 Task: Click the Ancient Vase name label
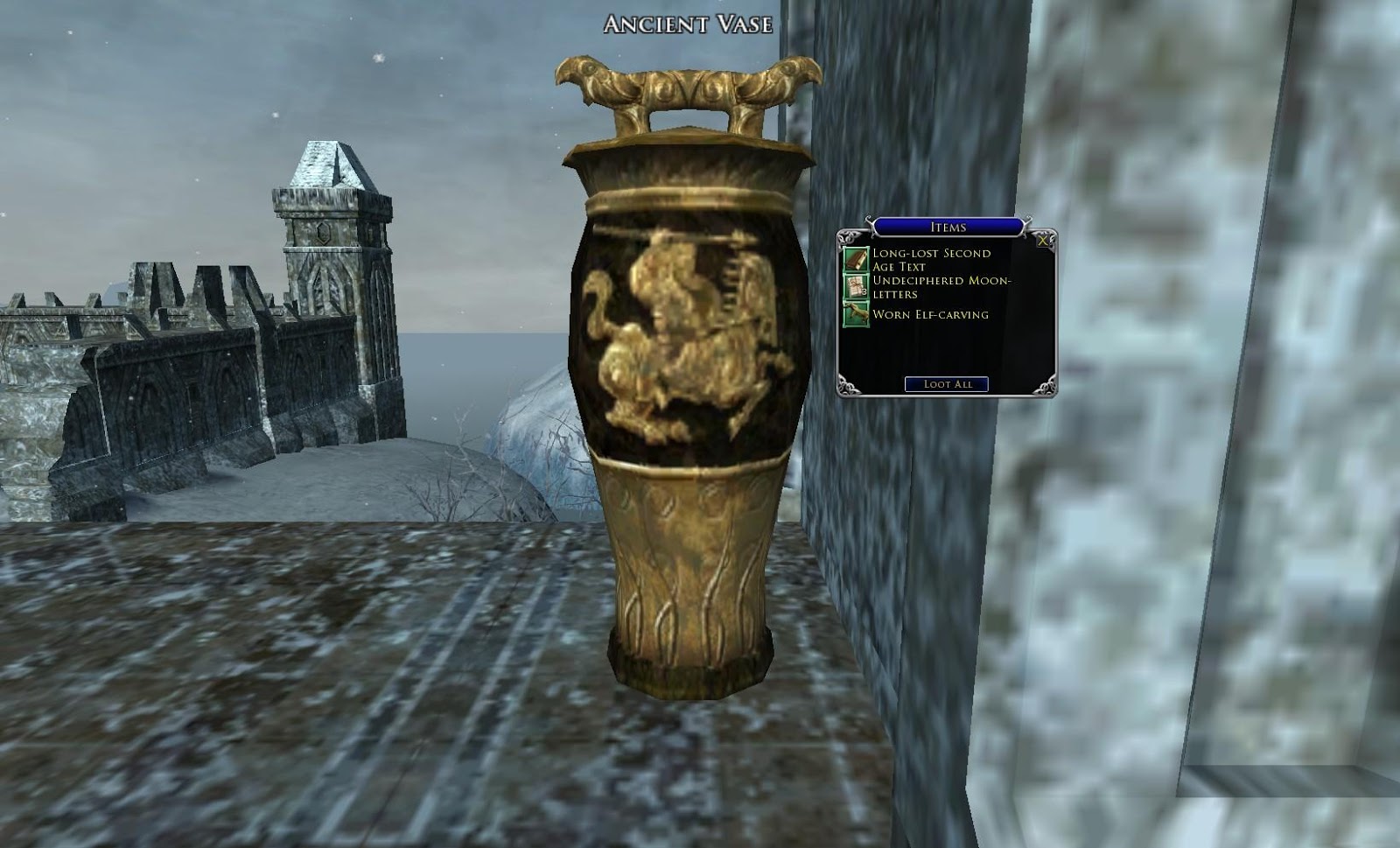pos(686,24)
